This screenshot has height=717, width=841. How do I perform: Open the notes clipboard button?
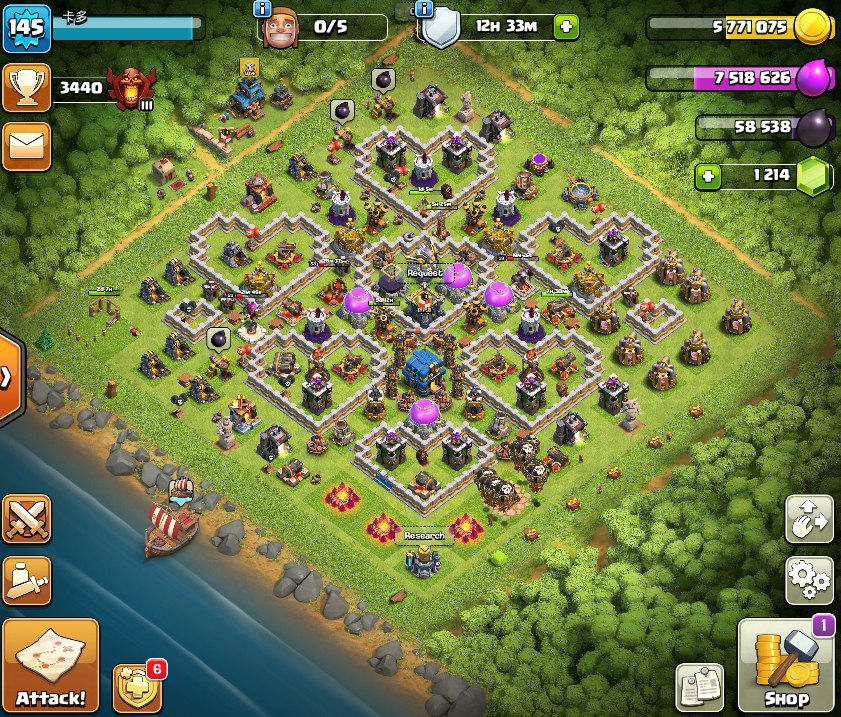coord(699,688)
